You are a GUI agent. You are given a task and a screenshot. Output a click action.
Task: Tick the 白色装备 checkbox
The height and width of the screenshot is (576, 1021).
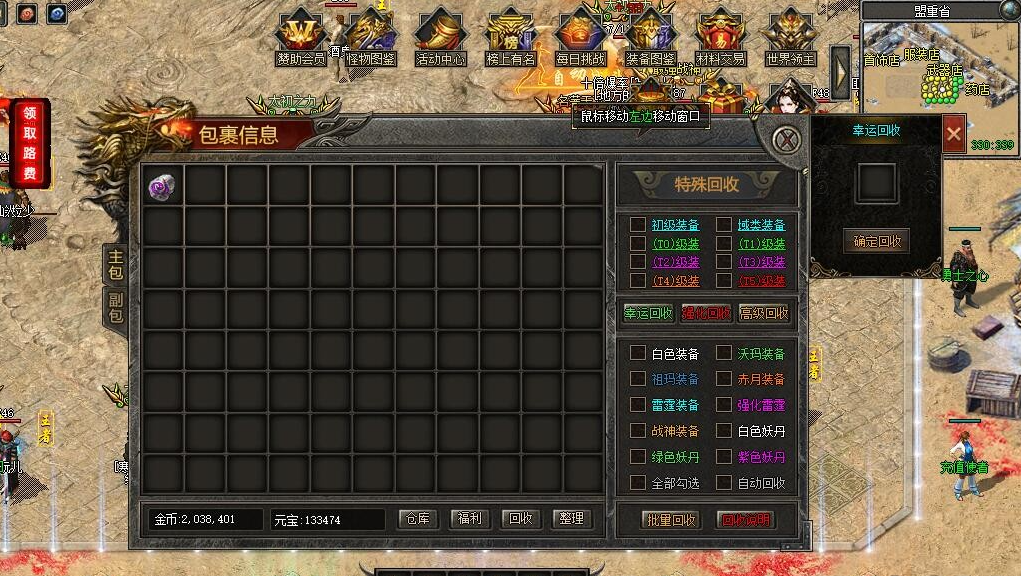637,353
